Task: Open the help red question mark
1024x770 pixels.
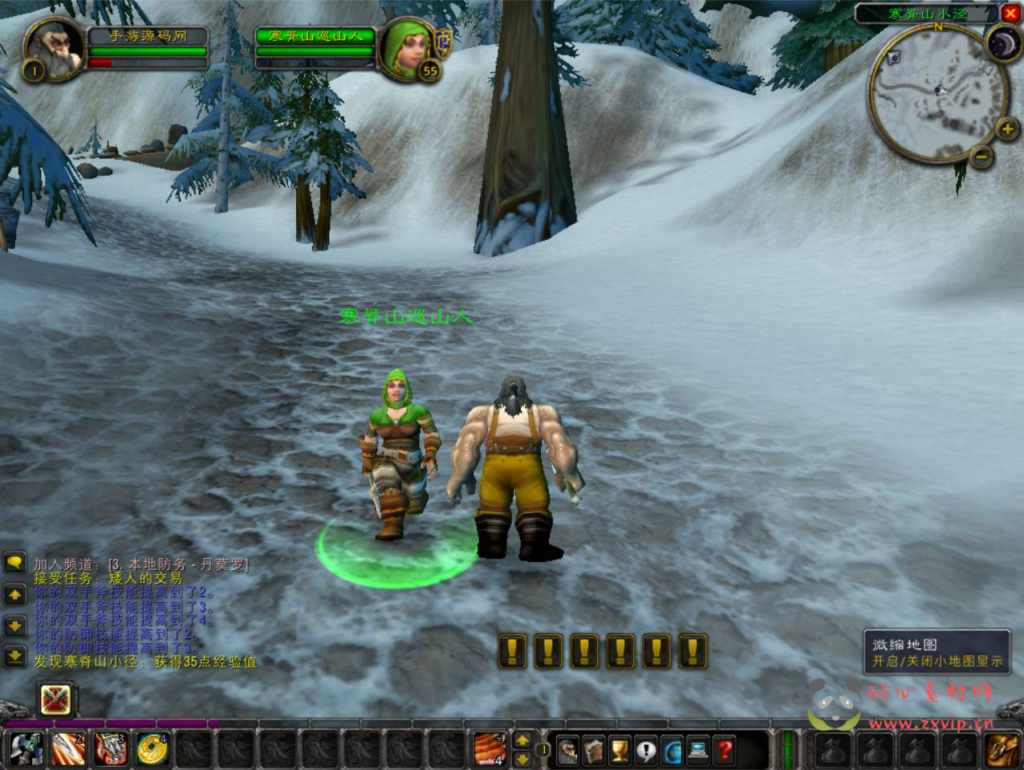Action: (724, 749)
